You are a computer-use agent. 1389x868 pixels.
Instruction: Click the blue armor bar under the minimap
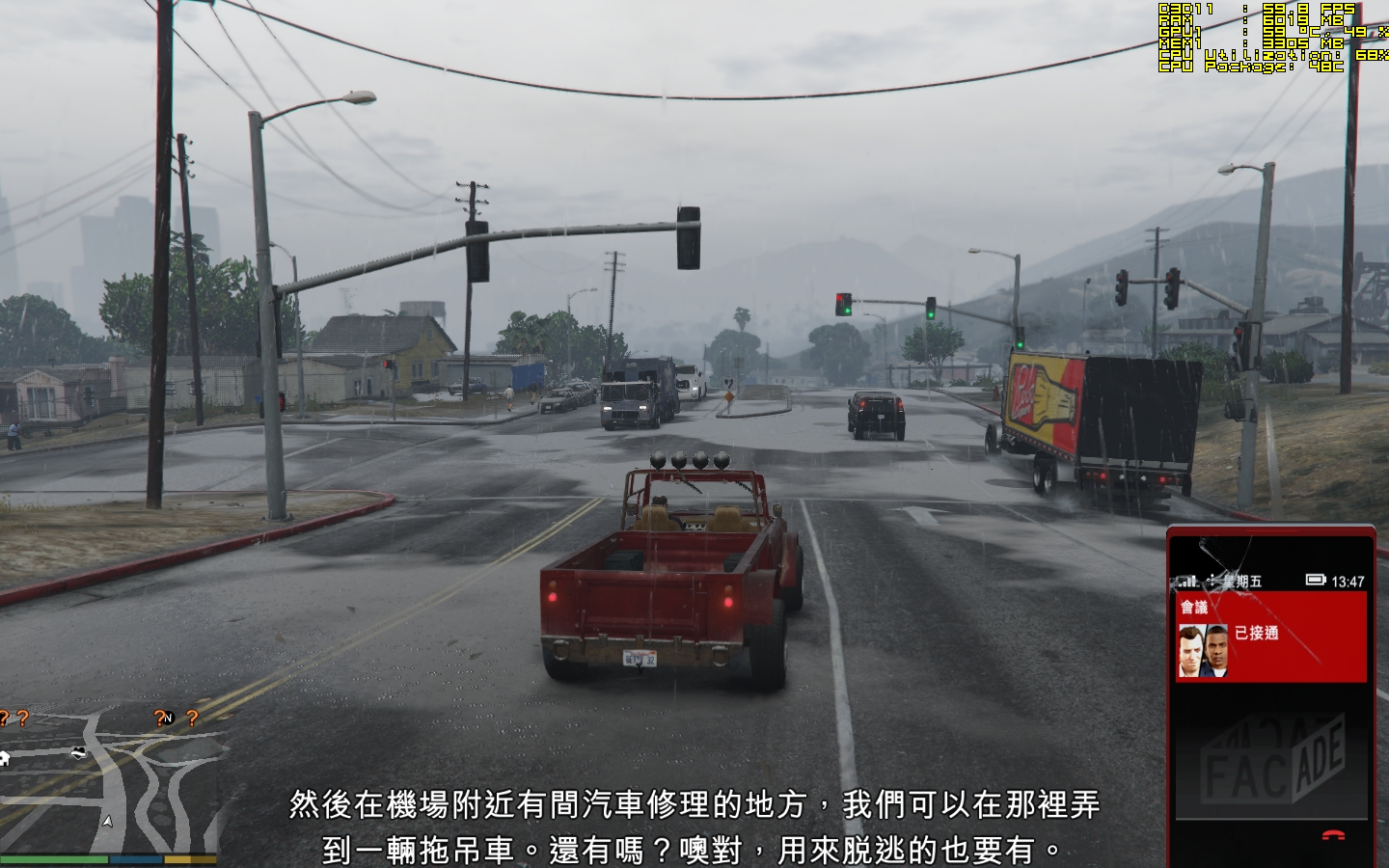click(x=136, y=858)
